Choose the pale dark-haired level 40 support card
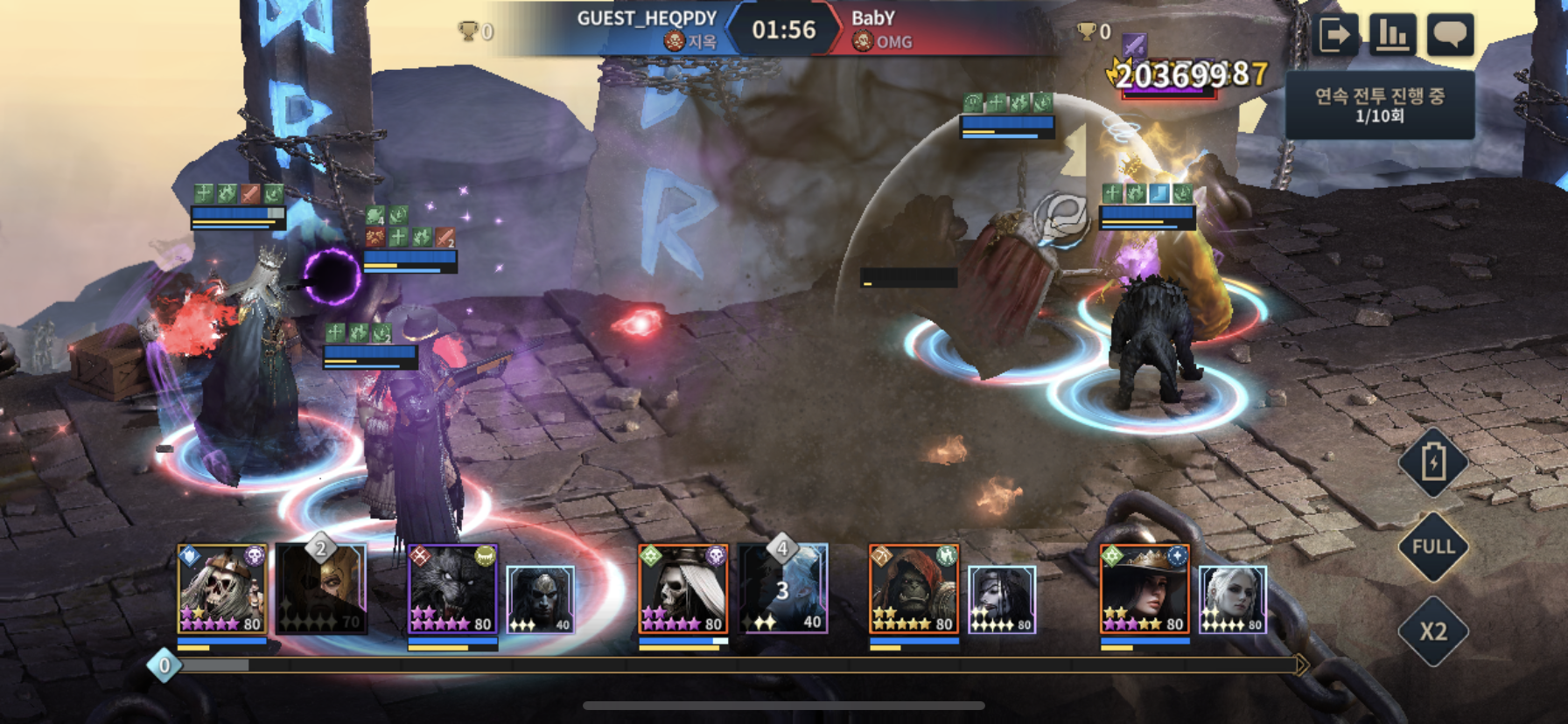Image resolution: width=1568 pixels, height=724 pixels. (x=541, y=600)
